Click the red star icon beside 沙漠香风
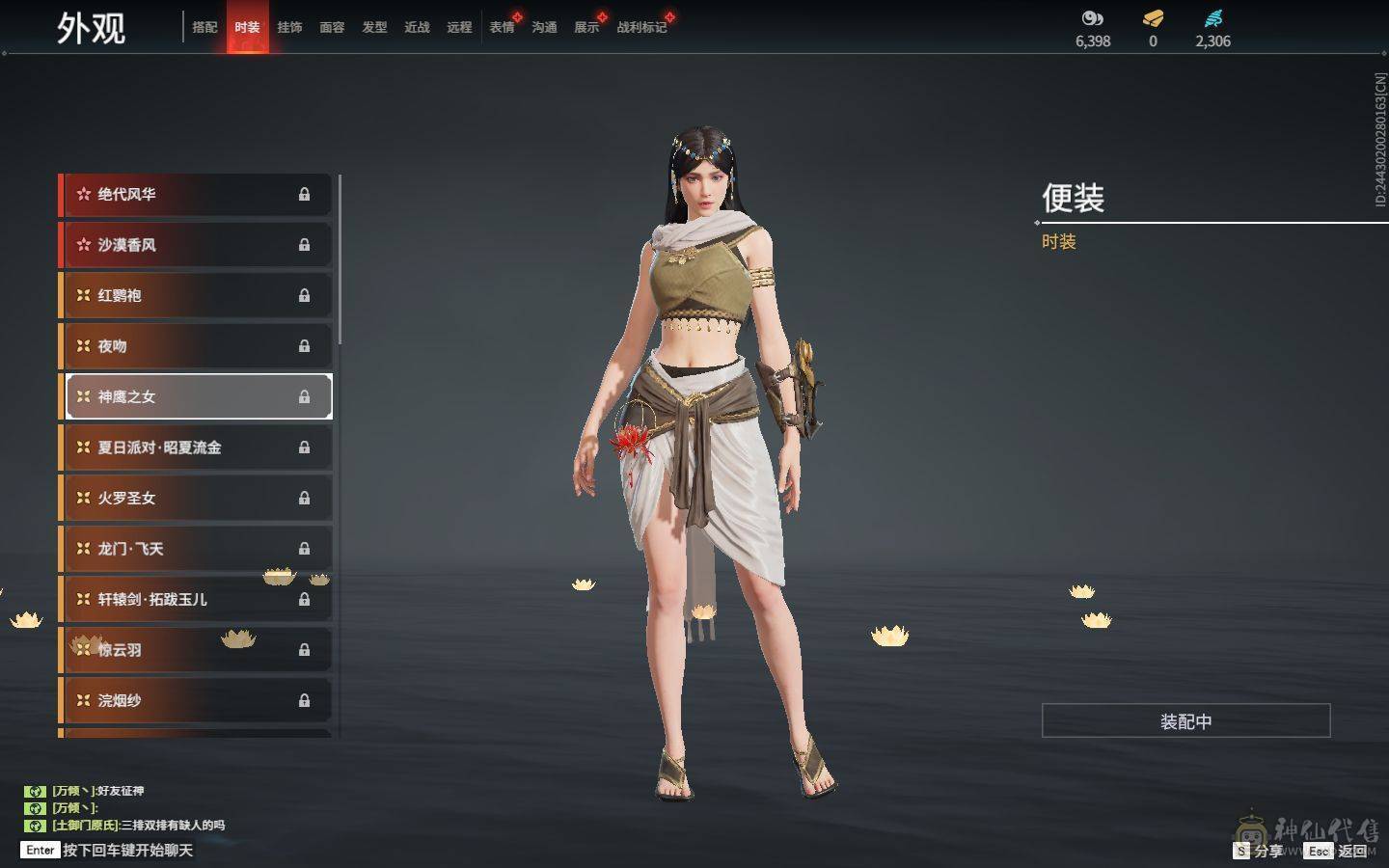Viewport: 1389px width, 868px height. 83,245
